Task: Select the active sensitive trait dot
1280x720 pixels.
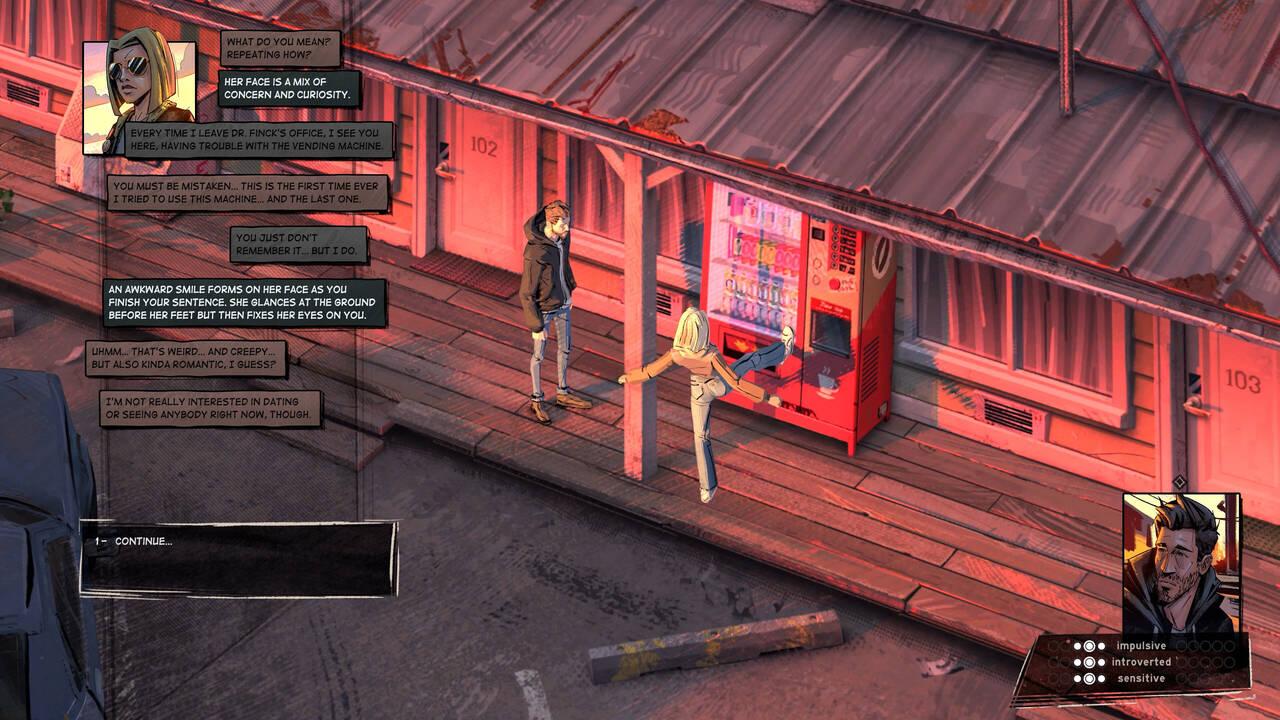Action: [1090, 678]
